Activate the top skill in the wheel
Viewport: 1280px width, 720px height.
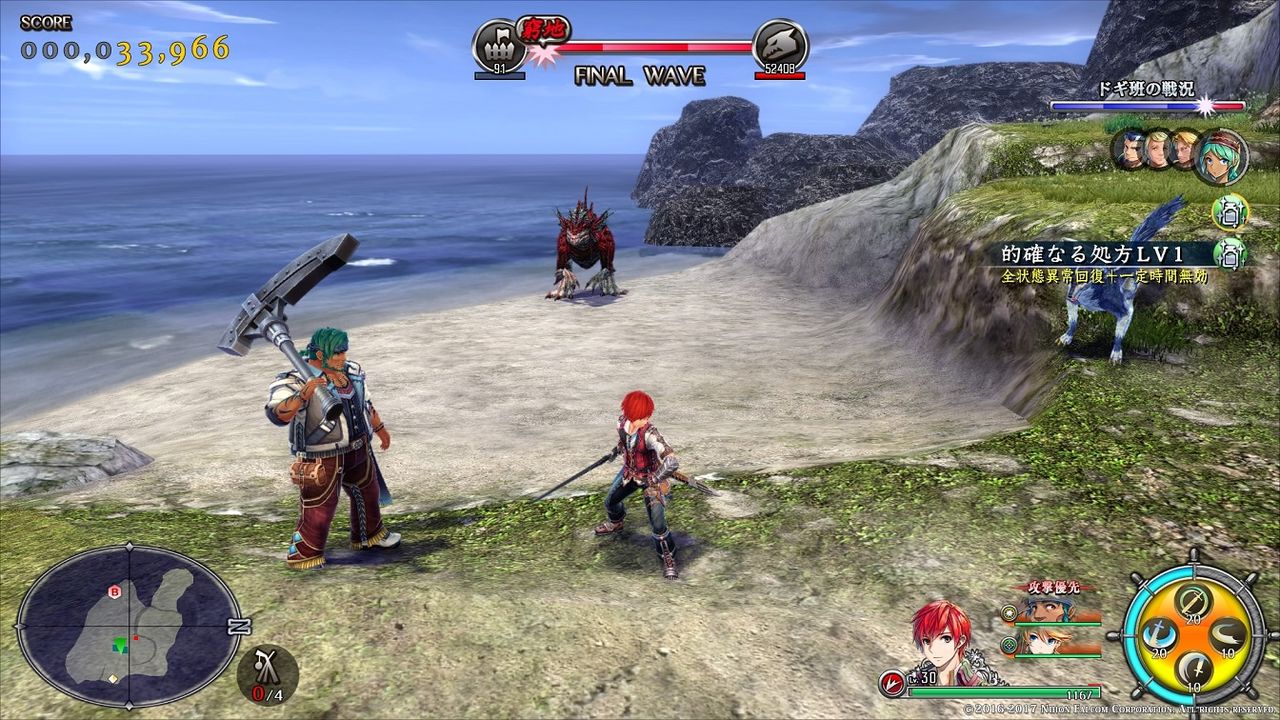pyautogui.click(x=1191, y=602)
